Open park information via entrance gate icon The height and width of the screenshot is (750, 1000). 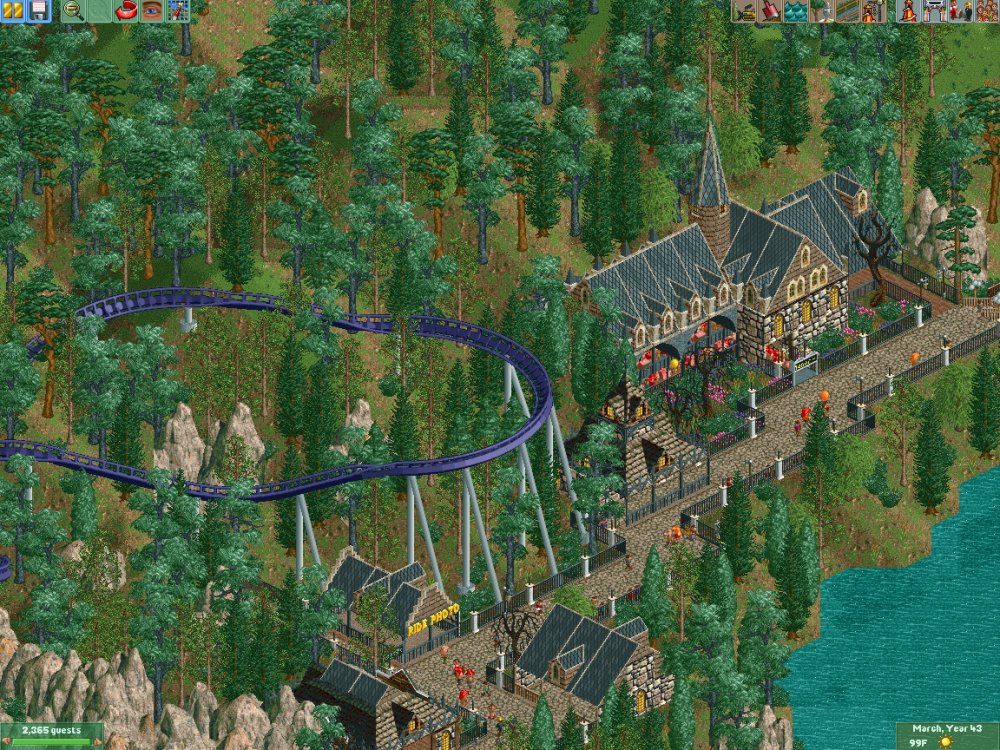pyautogui.click(x=935, y=11)
